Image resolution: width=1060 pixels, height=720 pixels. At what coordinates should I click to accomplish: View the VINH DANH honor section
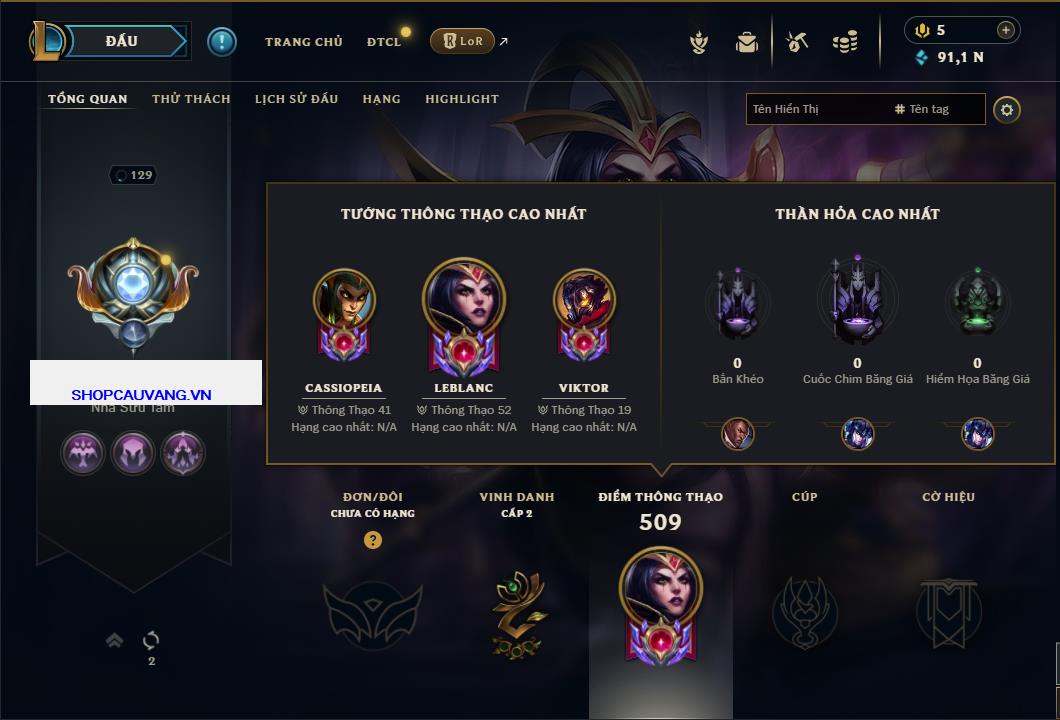point(516,611)
